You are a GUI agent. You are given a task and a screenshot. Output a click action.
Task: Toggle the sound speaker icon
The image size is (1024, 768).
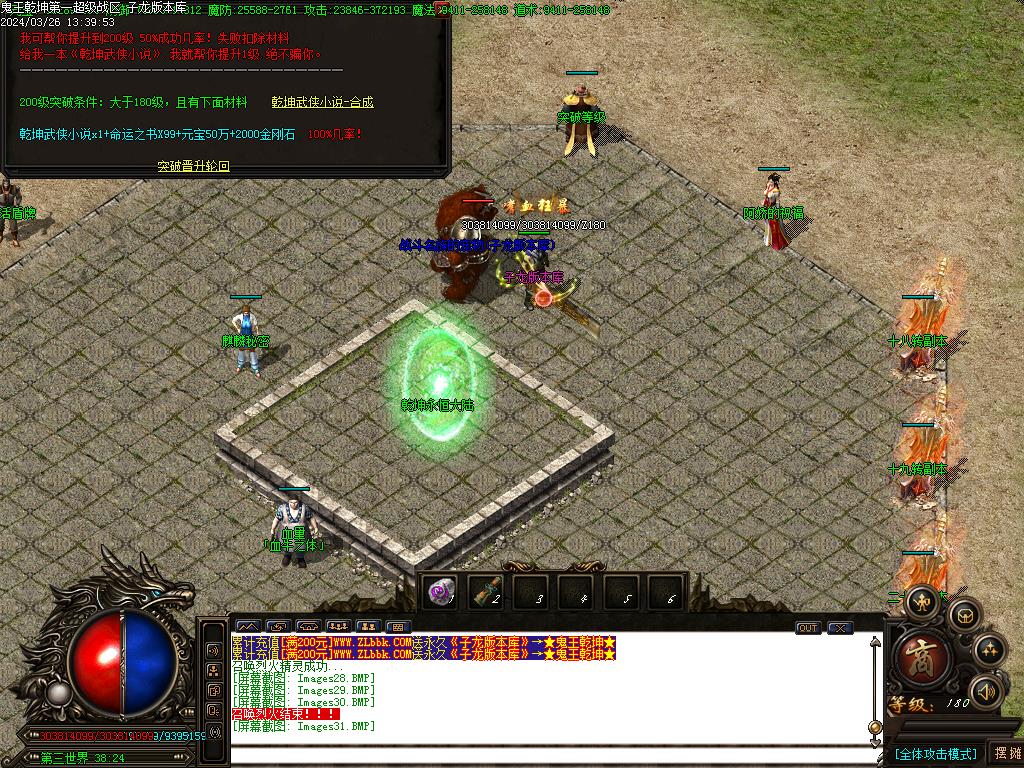[987, 691]
